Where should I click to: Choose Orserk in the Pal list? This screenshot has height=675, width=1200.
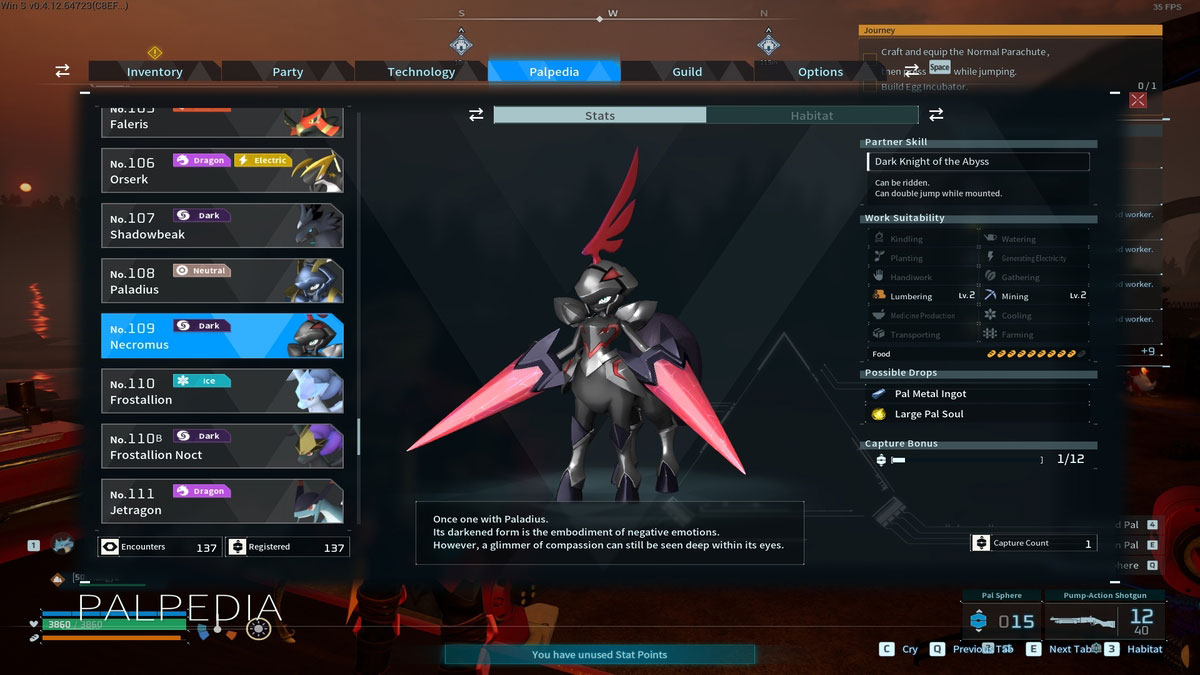point(222,171)
